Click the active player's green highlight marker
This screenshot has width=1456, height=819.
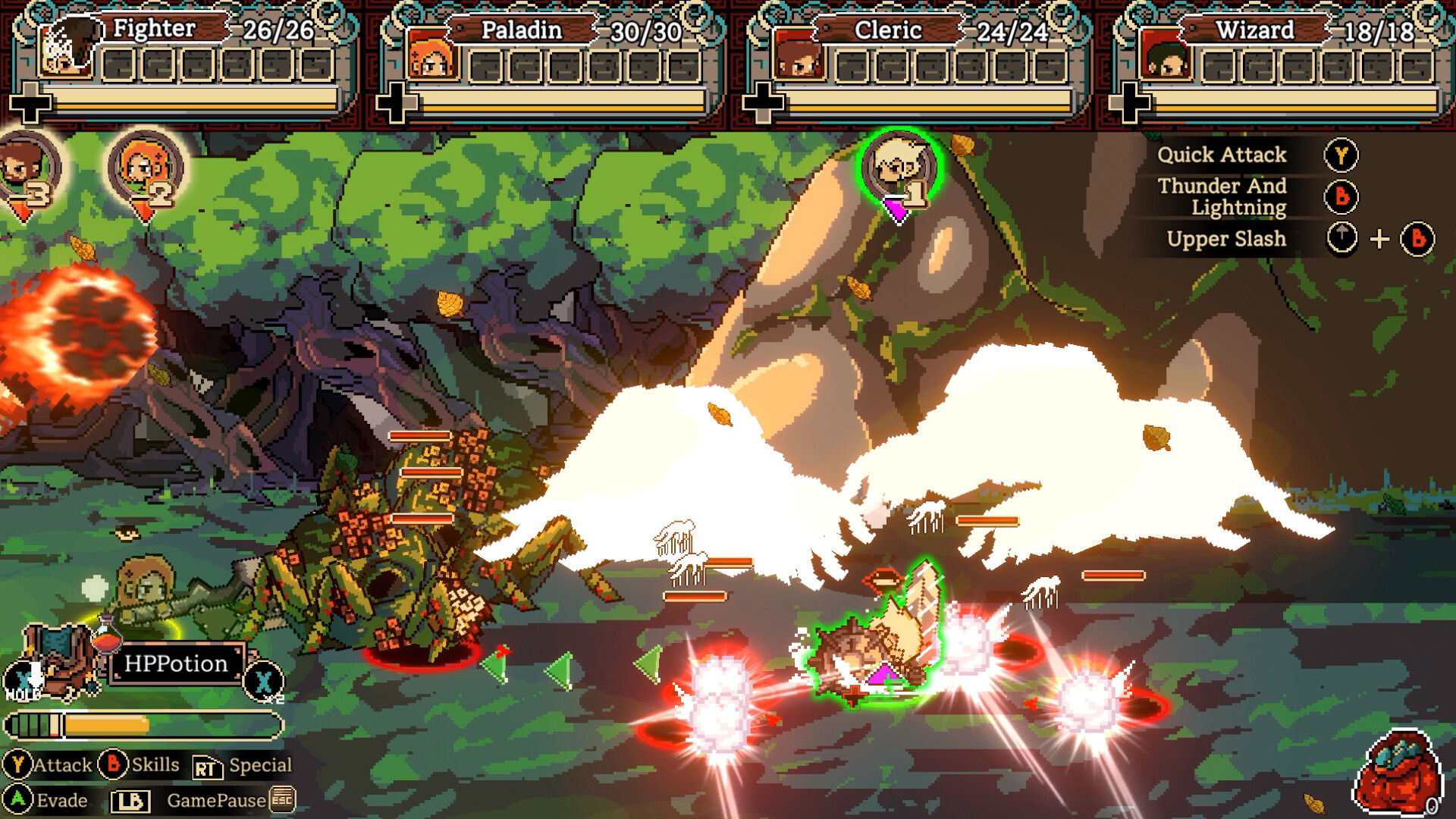899,163
